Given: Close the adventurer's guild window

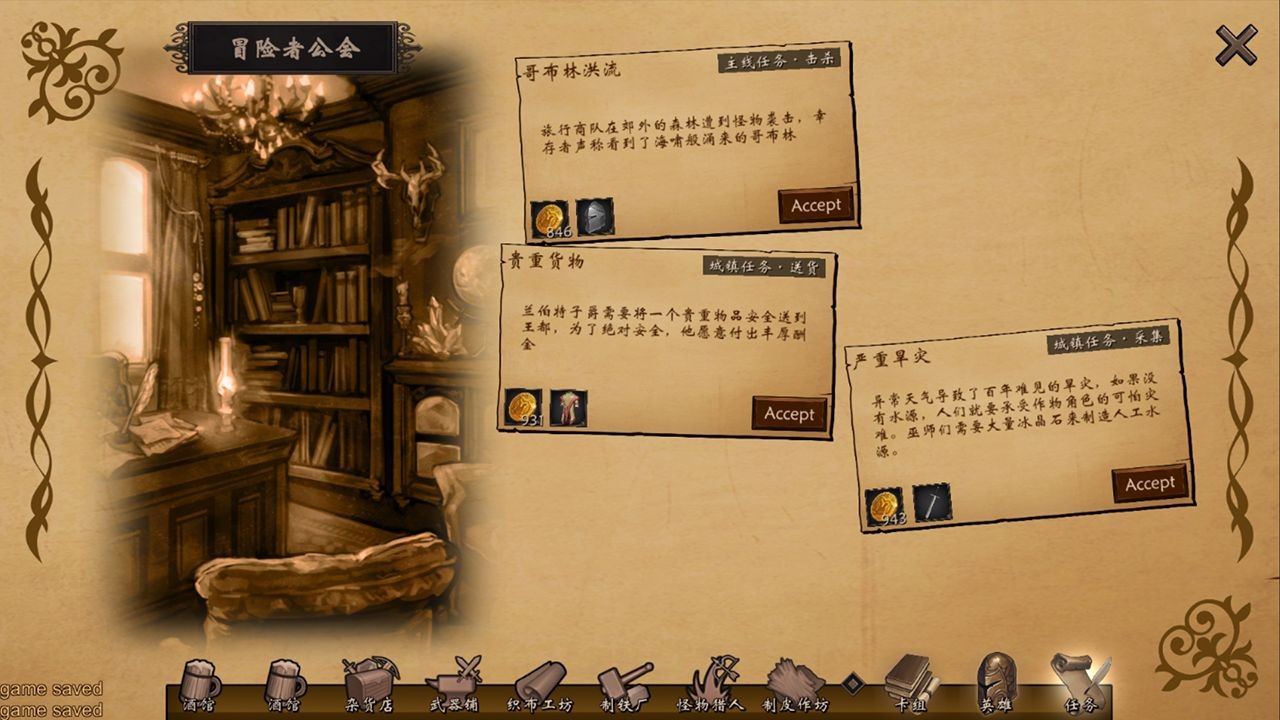Looking at the screenshot, I should 1235,42.
